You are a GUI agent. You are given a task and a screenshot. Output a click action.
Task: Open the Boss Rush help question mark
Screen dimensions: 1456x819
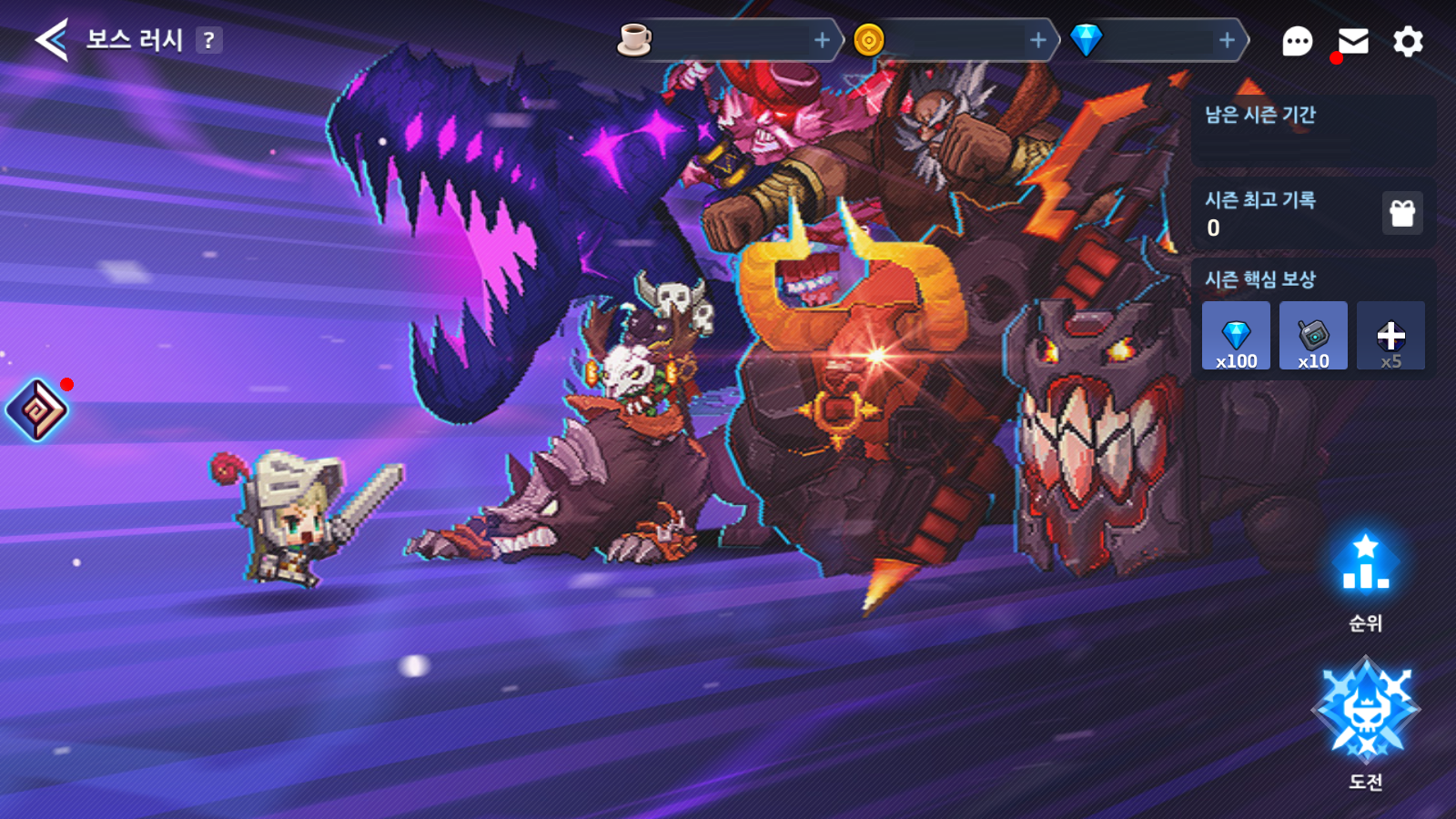tap(209, 40)
